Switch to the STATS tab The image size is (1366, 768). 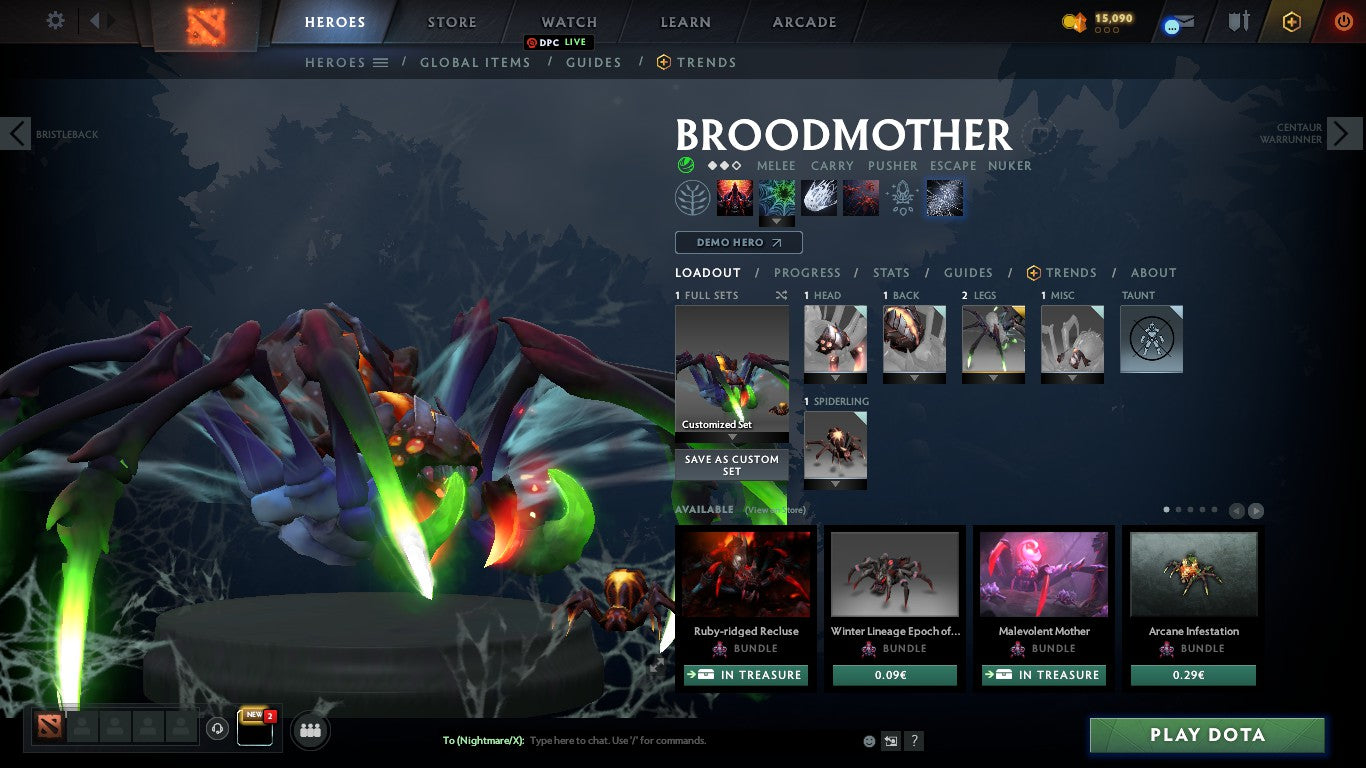click(x=890, y=272)
